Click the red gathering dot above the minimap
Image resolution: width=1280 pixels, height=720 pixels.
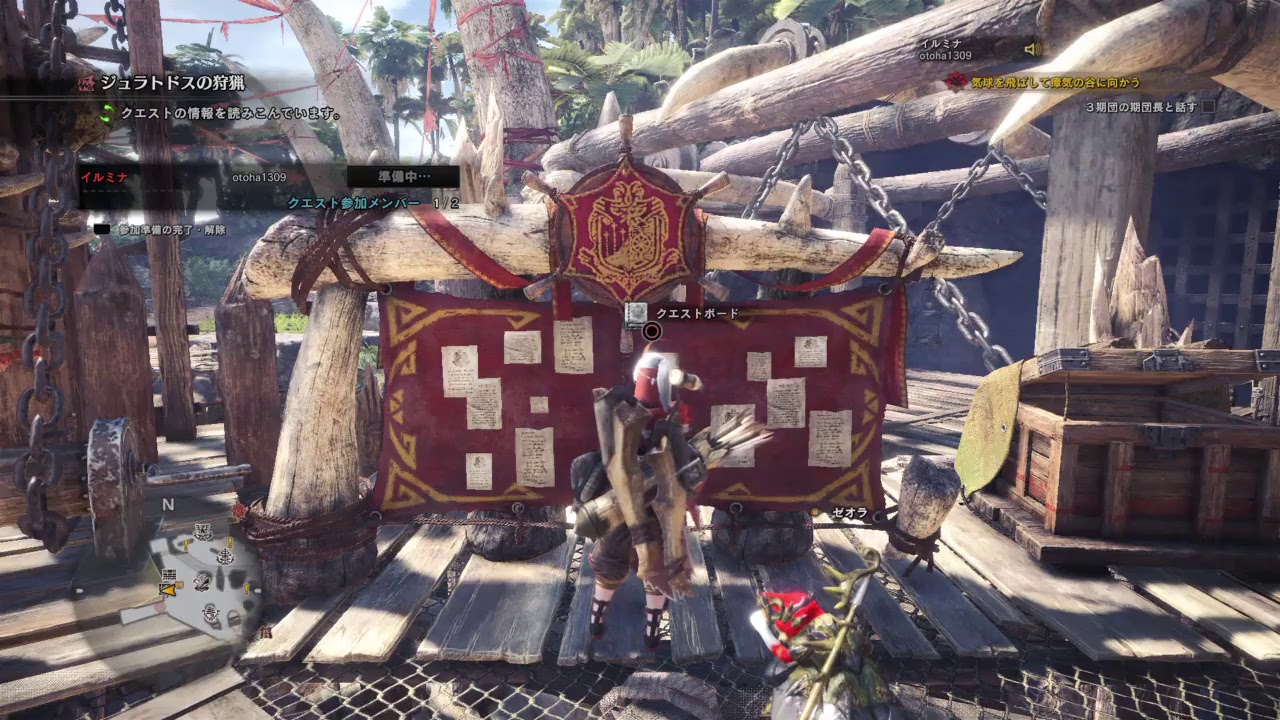pos(238,510)
